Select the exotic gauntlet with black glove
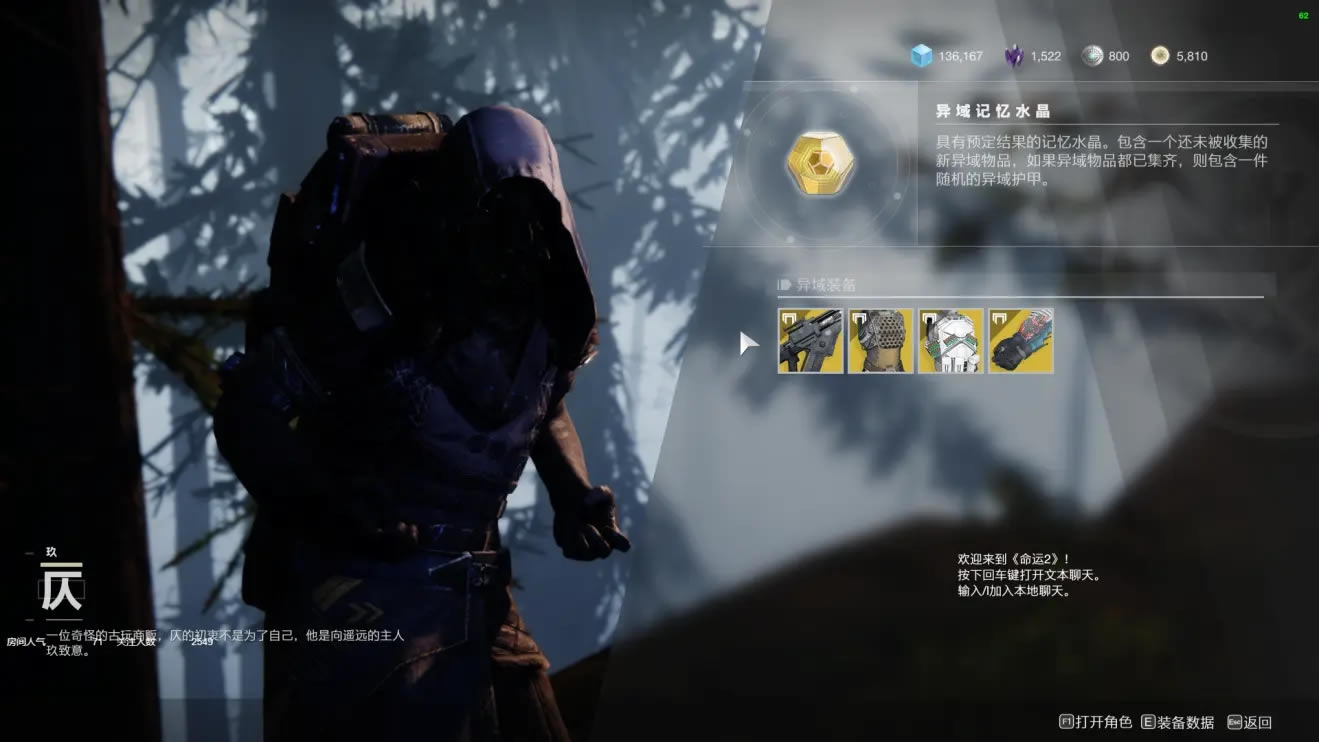 [x=1021, y=341]
